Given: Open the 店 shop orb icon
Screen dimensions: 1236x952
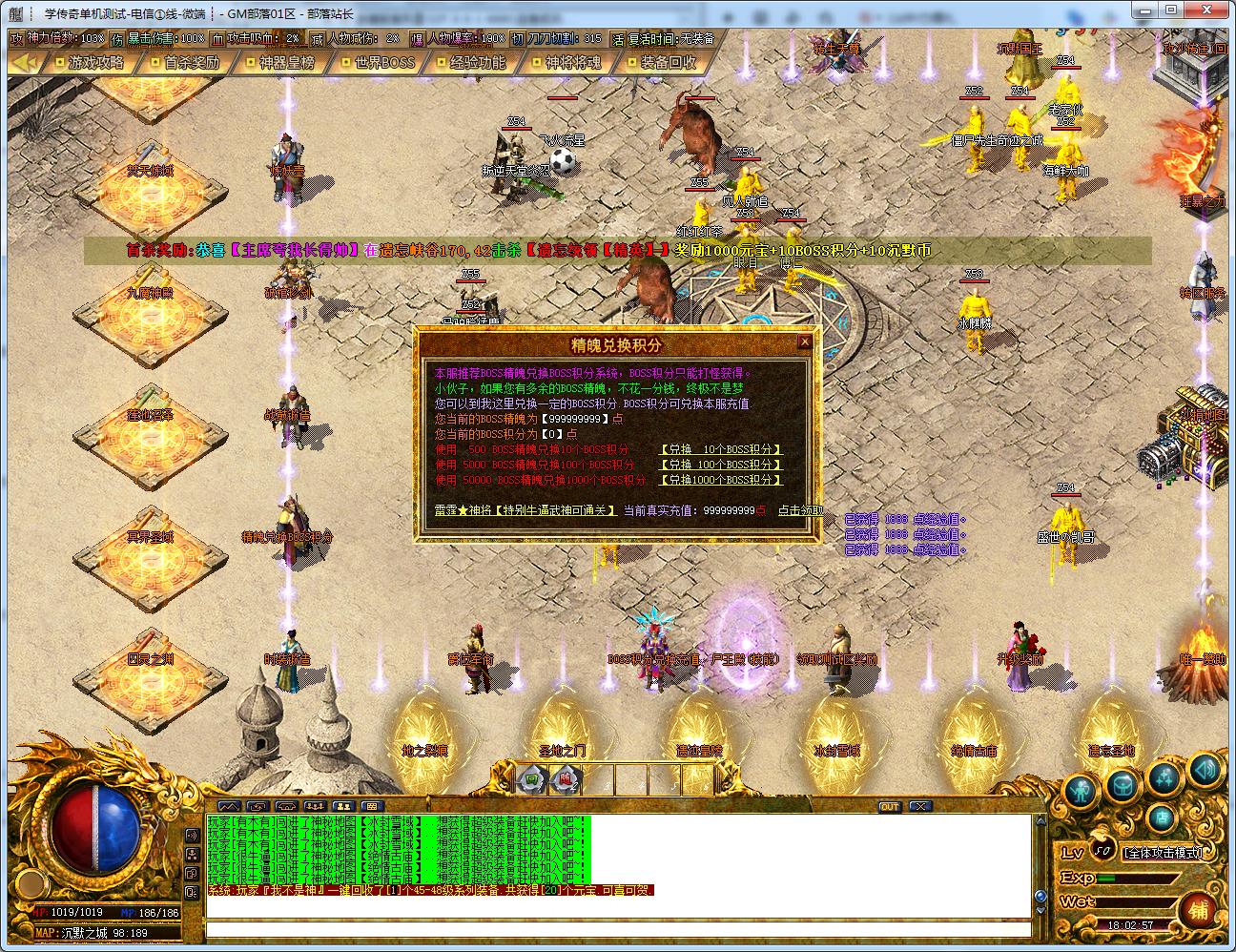Looking at the screenshot, I should tap(1161, 817).
